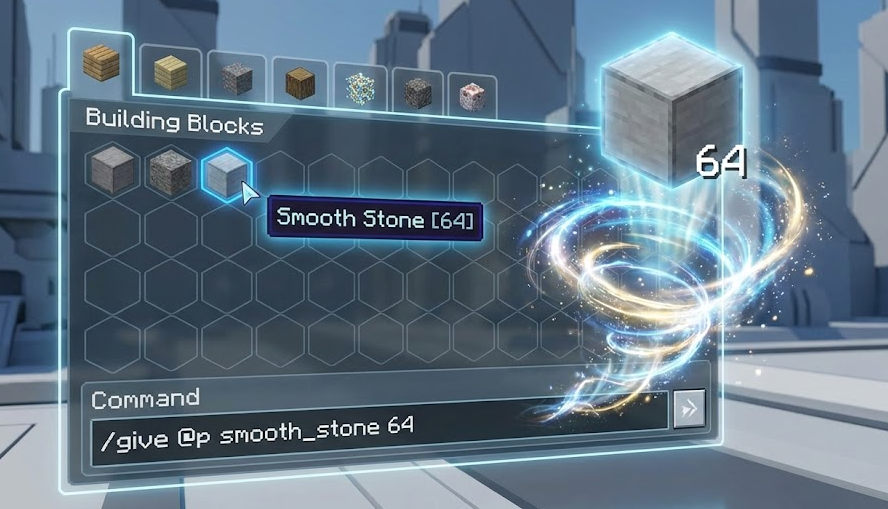Switch to the dark wood log tab
888x509 pixels.
[301, 83]
